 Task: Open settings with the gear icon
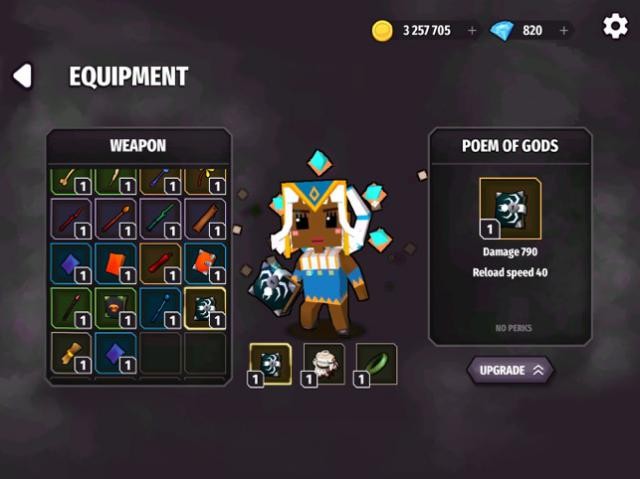pyautogui.click(x=615, y=26)
